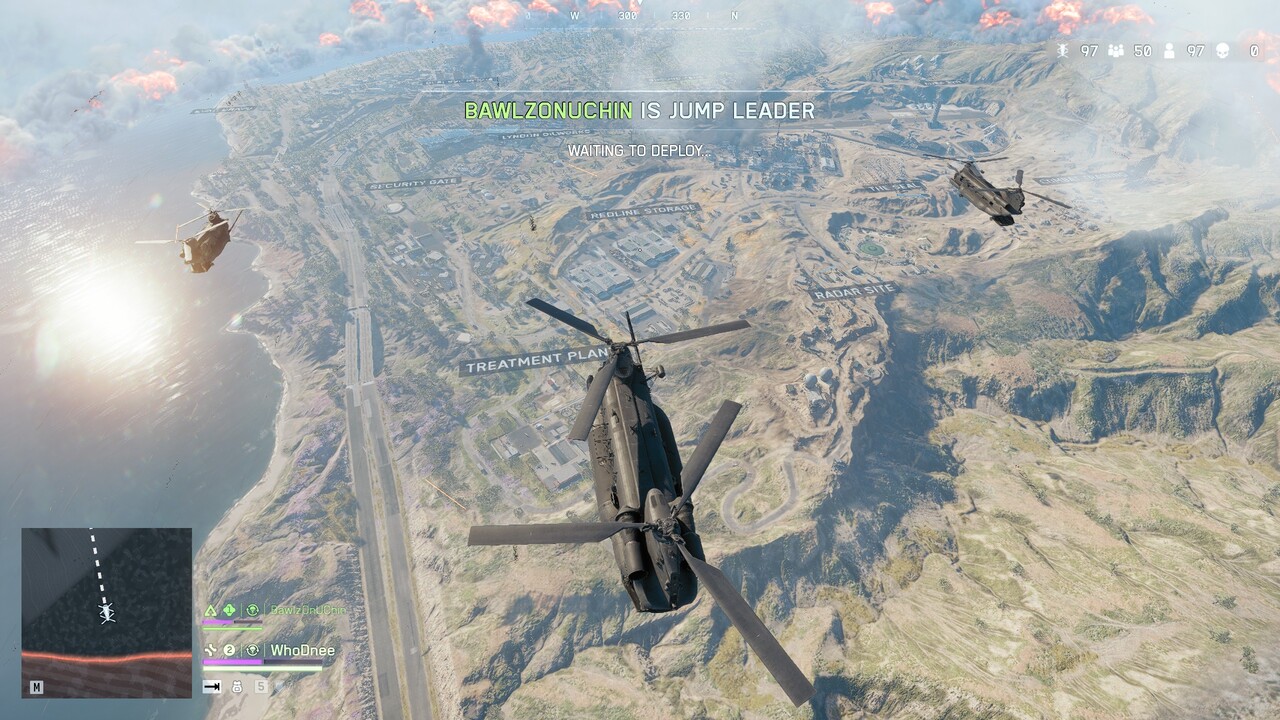
Task: Click the player name BawlzOnUChin
Action: click(308, 611)
